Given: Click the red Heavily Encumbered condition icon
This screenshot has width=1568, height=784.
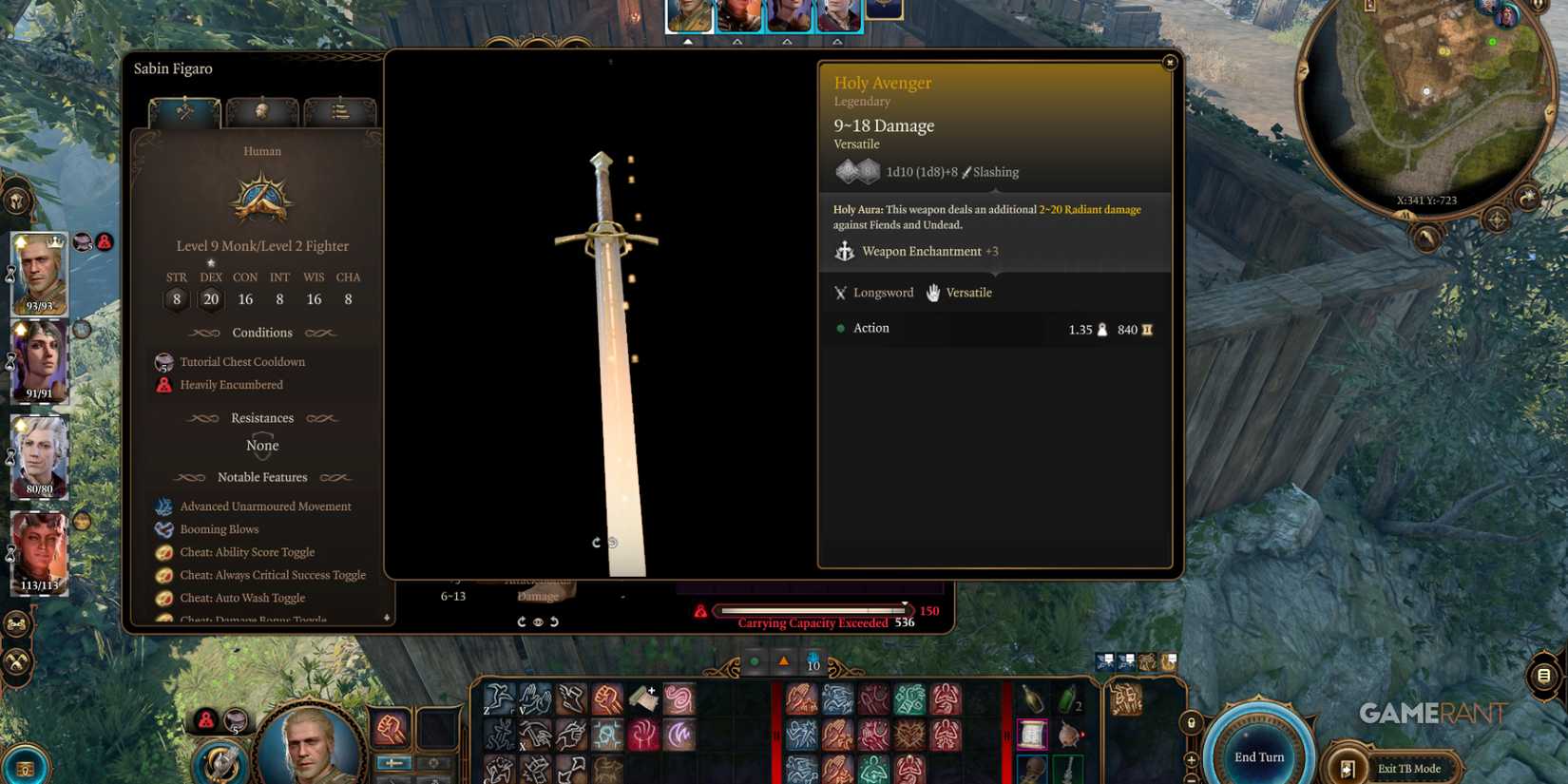Looking at the screenshot, I should [x=163, y=384].
